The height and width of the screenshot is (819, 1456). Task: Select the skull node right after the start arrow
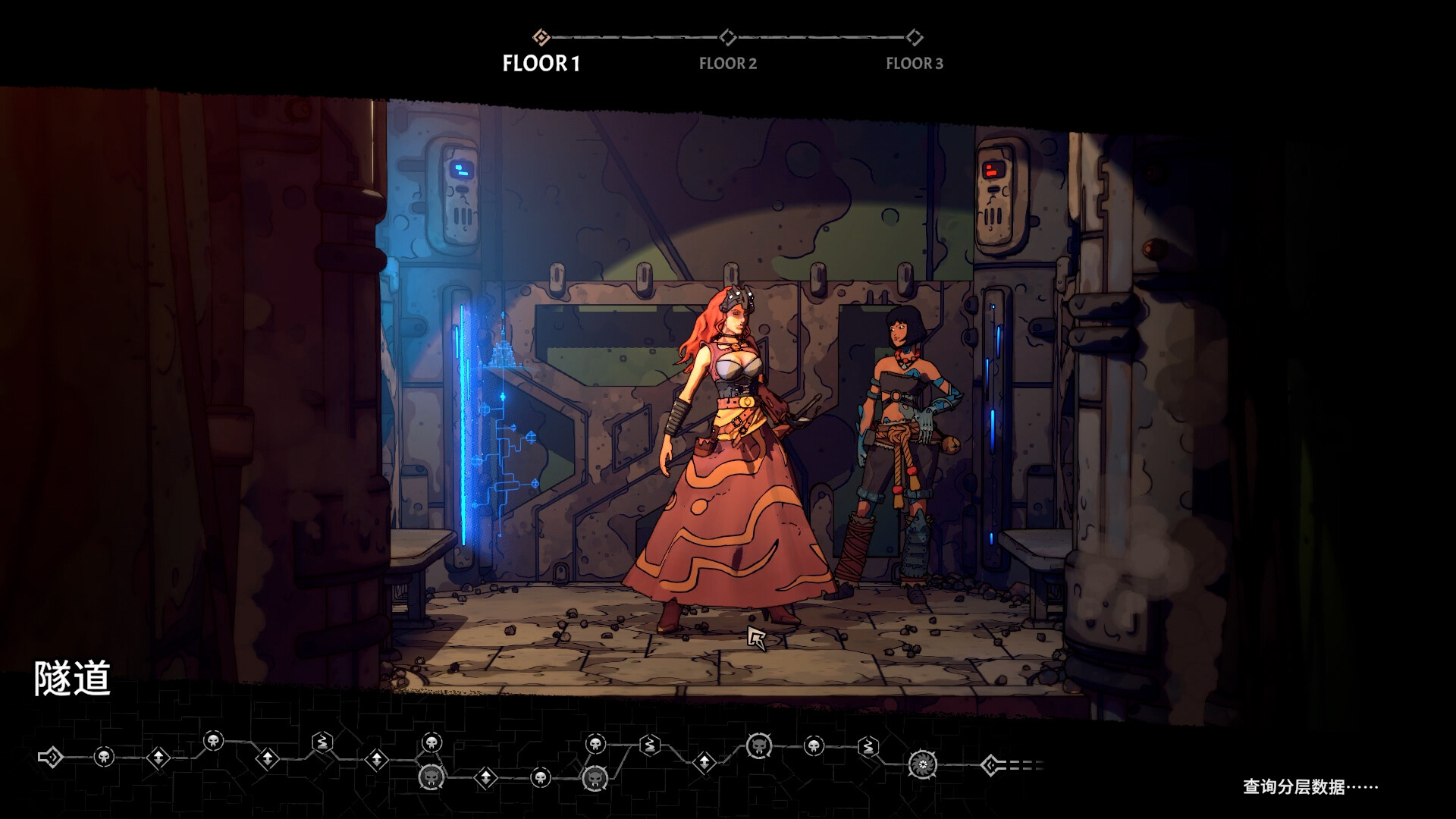point(104,756)
